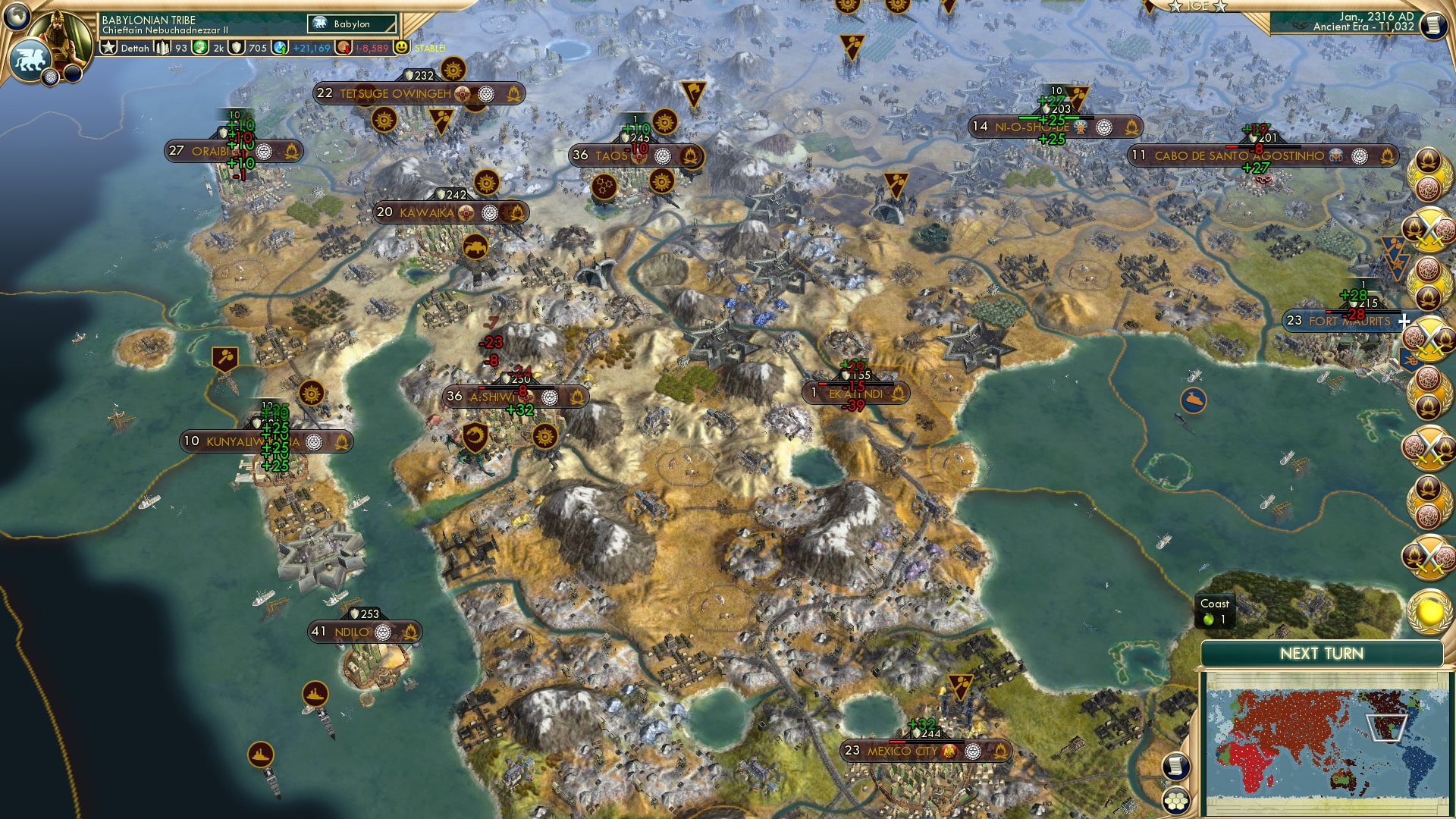
Task: Click the smiley stability status icon
Action: click(x=401, y=47)
